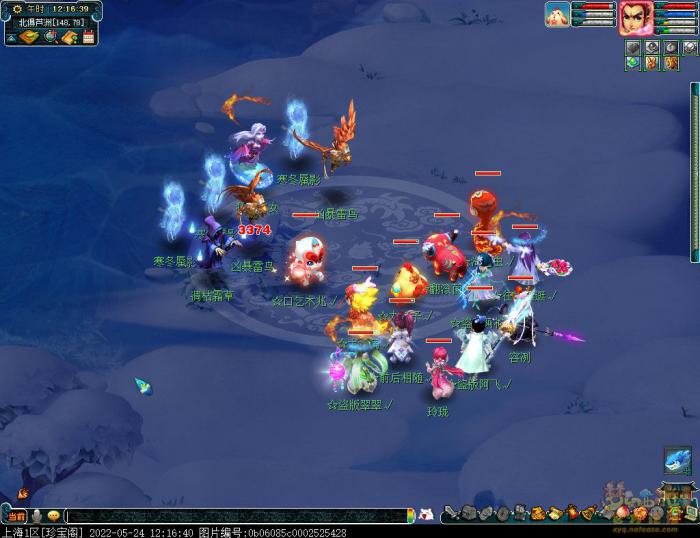Open the pet portrait panel
Screen dimensions: 700x538
pyautogui.click(x=558, y=14)
